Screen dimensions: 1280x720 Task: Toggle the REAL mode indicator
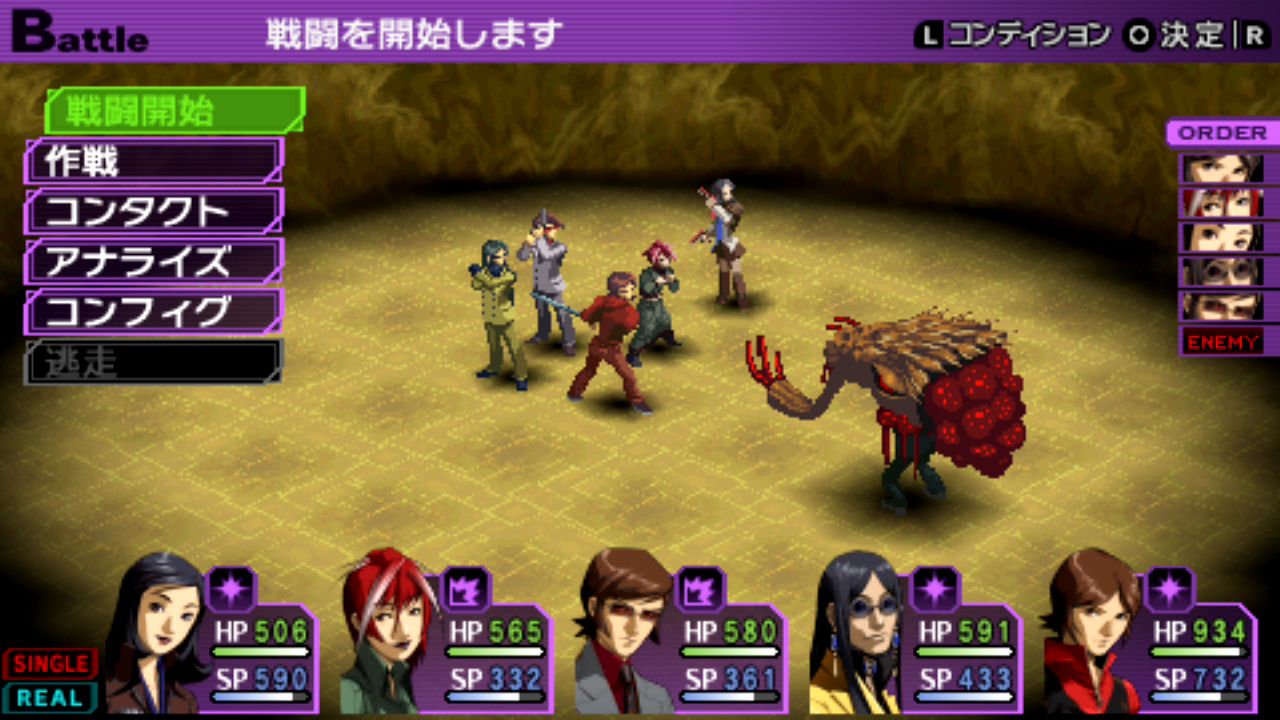coord(49,697)
